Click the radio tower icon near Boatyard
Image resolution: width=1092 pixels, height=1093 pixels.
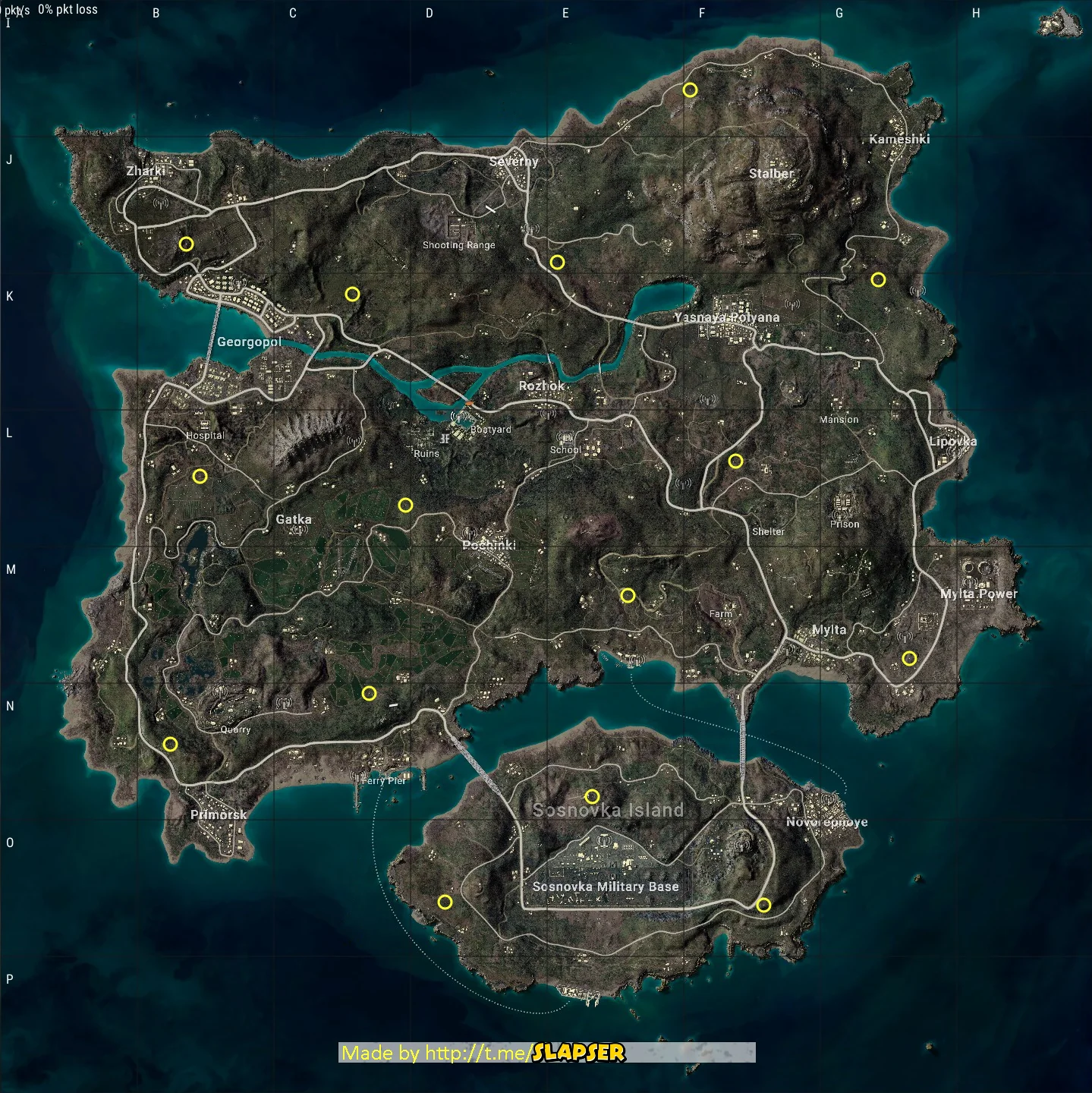coord(458,417)
